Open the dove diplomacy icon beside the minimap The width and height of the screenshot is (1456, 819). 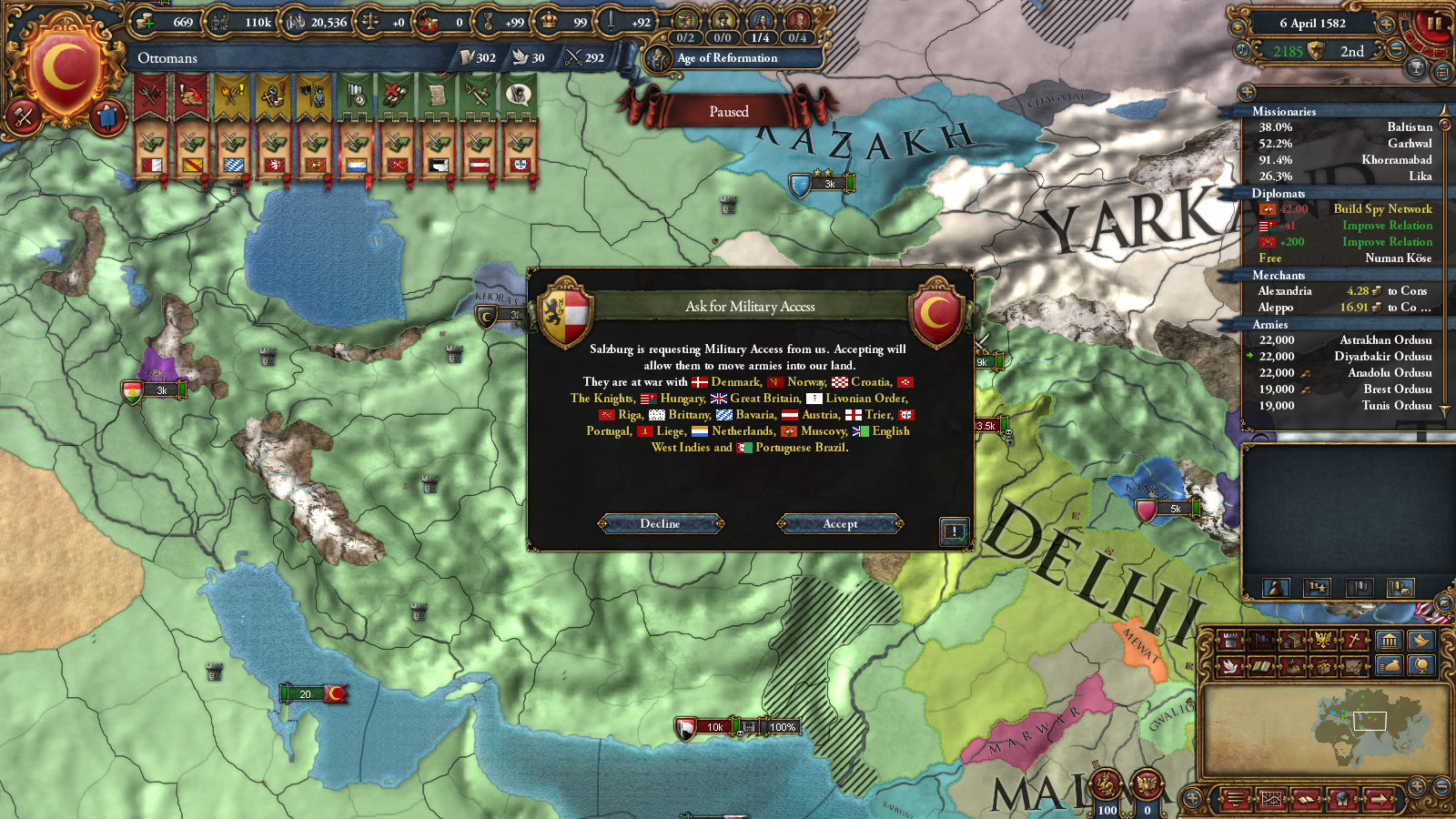1420,638
